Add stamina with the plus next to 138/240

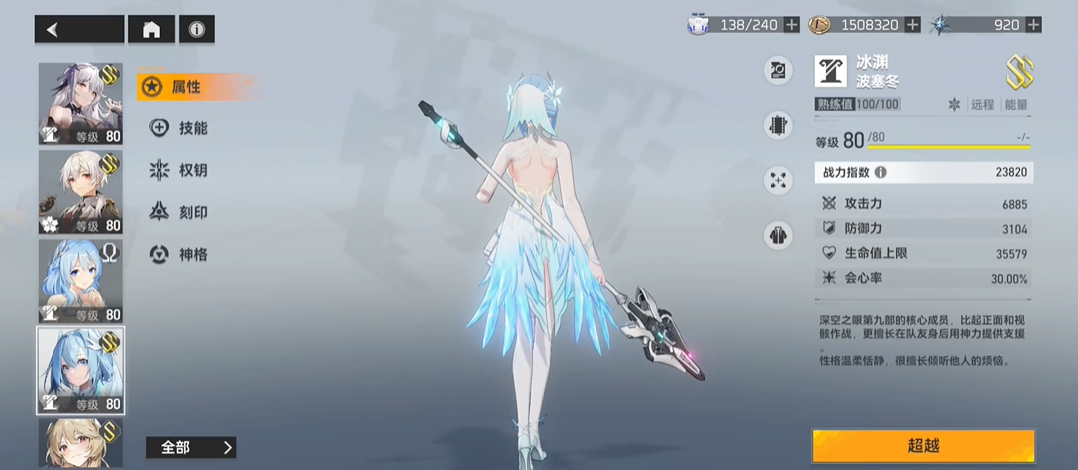tap(792, 24)
